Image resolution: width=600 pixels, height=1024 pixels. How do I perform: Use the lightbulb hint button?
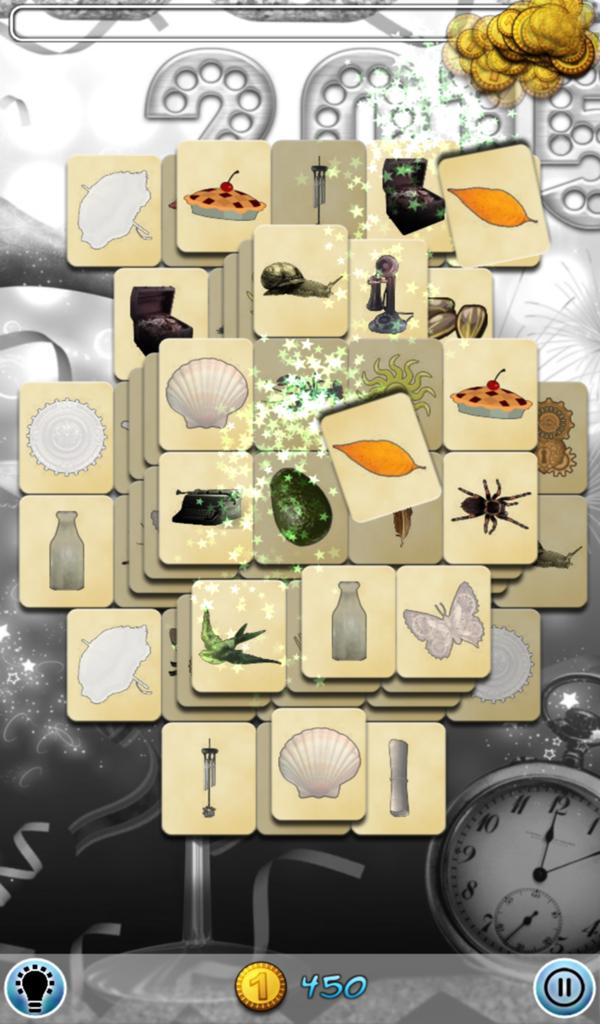(x=35, y=988)
